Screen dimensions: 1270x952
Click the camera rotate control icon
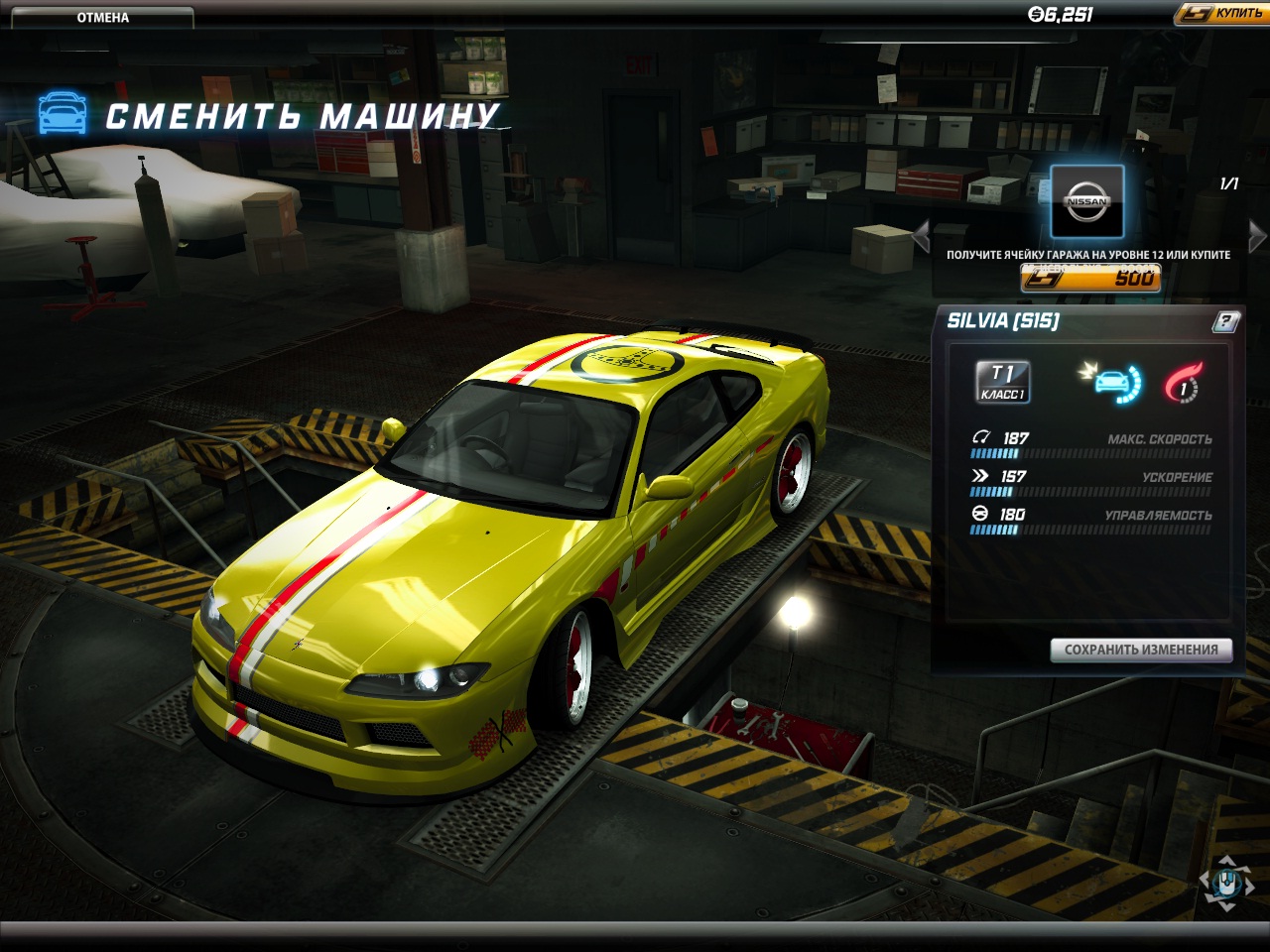(1227, 881)
